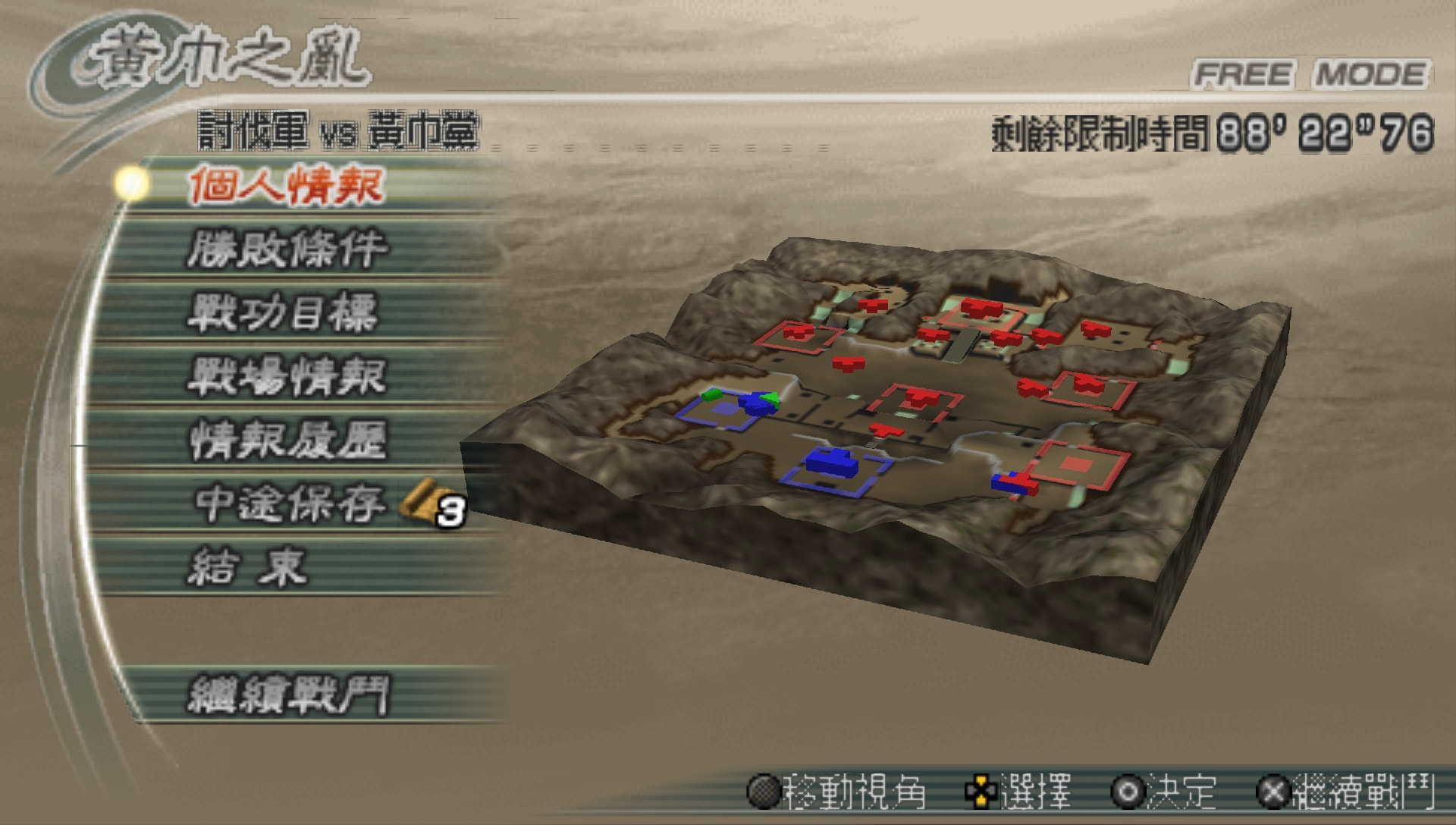Select the analog stick icon for 移動視角
This screenshot has height=825, width=1456.
(x=764, y=789)
